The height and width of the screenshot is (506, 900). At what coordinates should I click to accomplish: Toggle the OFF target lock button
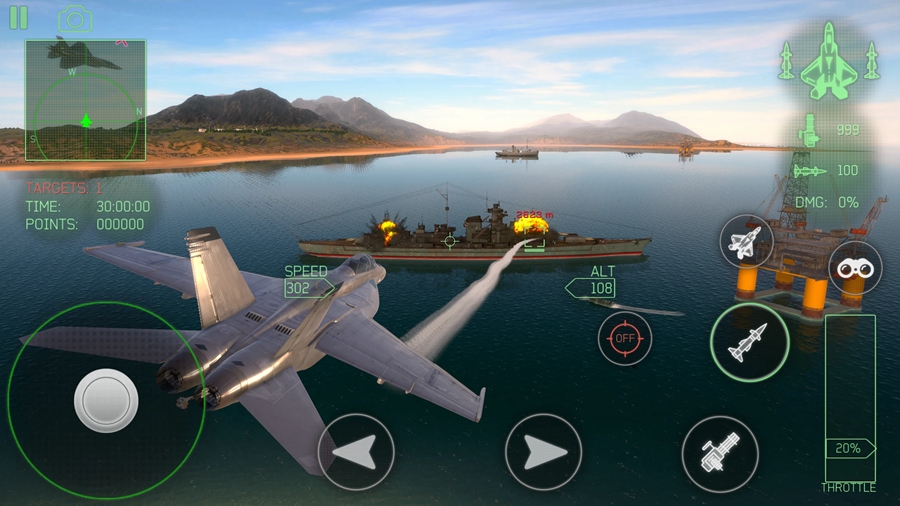pyautogui.click(x=625, y=338)
